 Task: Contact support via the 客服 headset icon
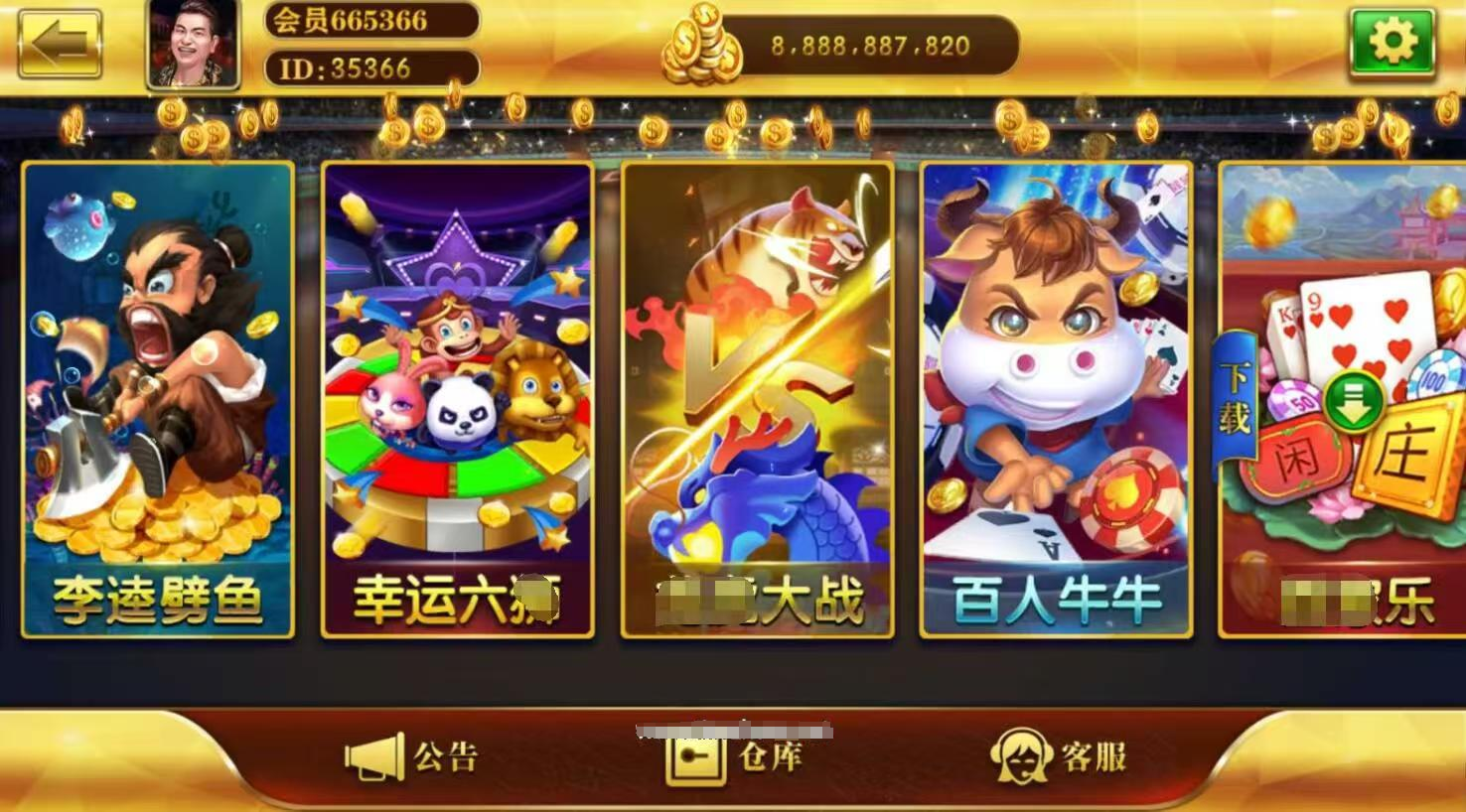tap(1023, 757)
